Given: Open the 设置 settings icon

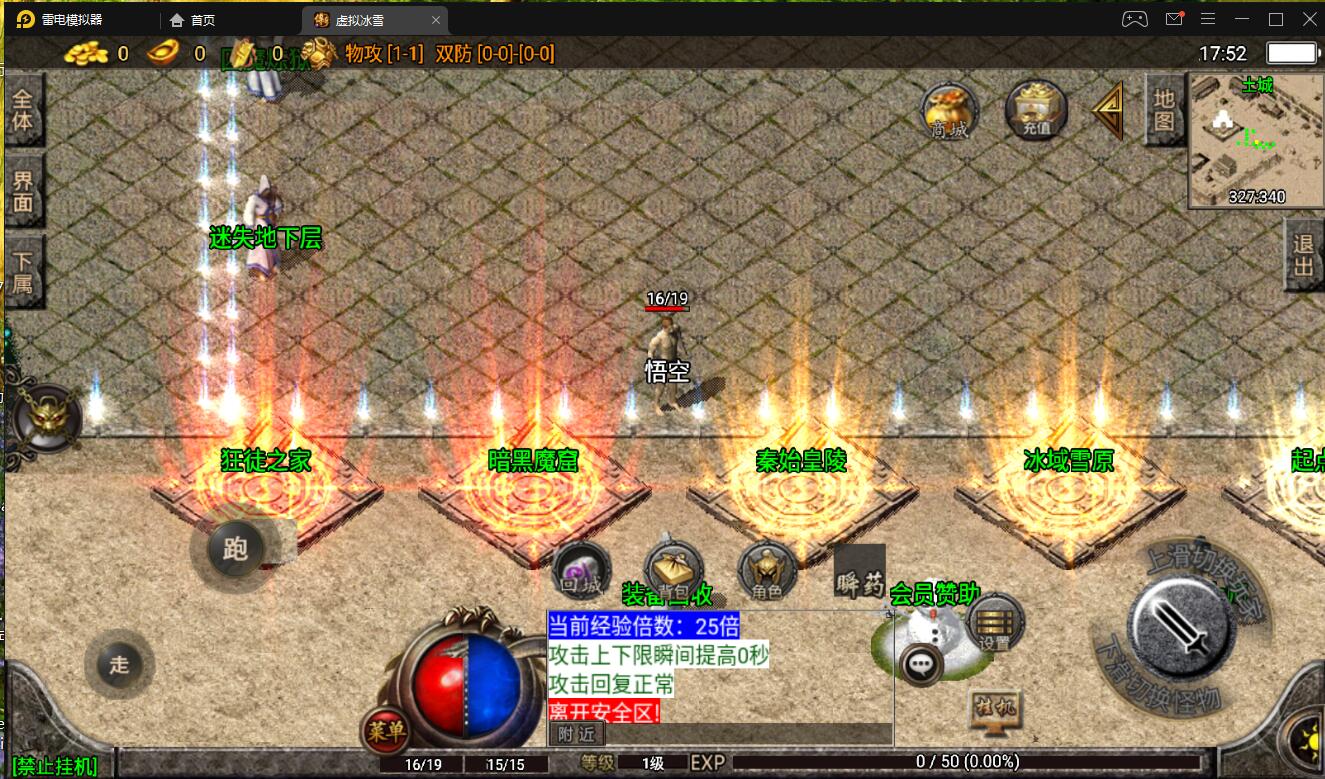Looking at the screenshot, I should click(995, 623).
